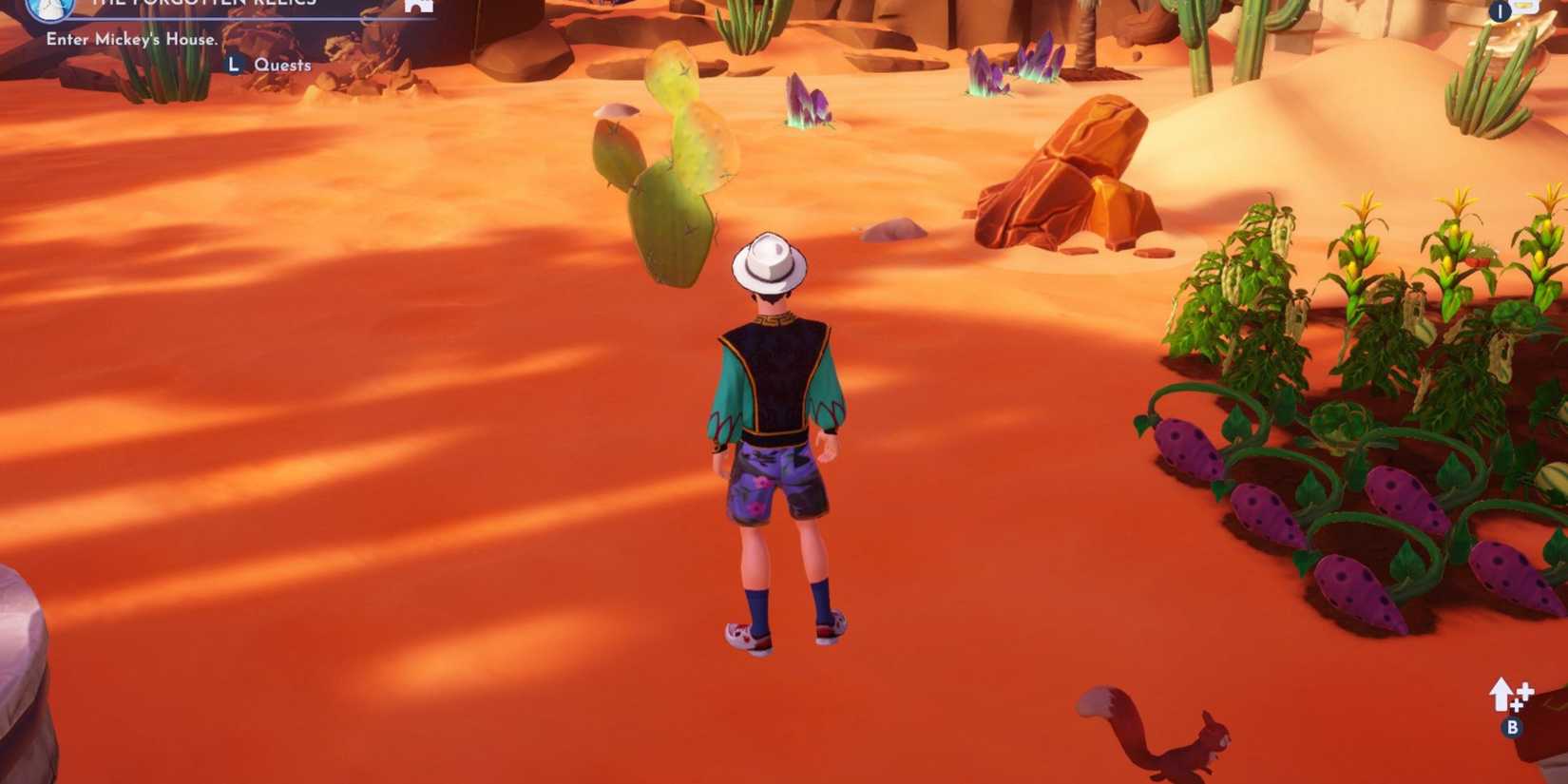Select the yellow item icon in the top-right corner
This screenshot has height=784, width=1568.
(1522, 6)
